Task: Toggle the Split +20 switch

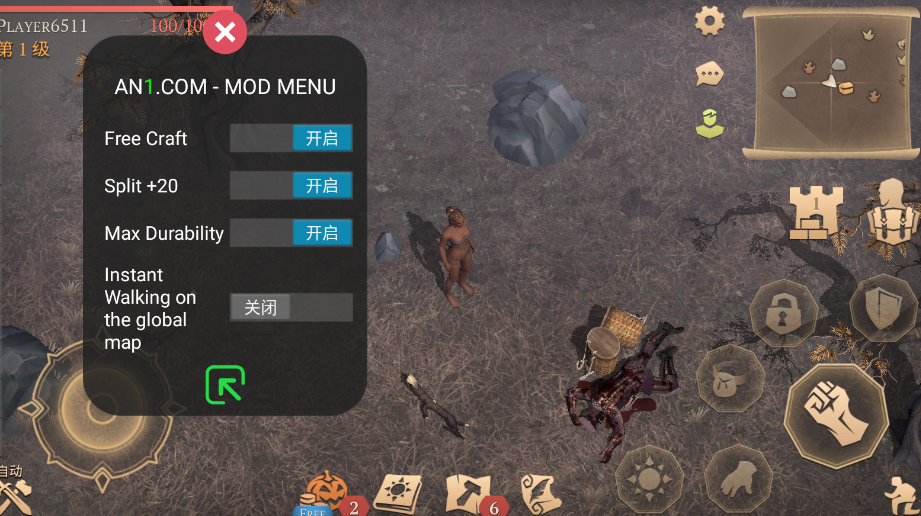Action: coord(291,185)
